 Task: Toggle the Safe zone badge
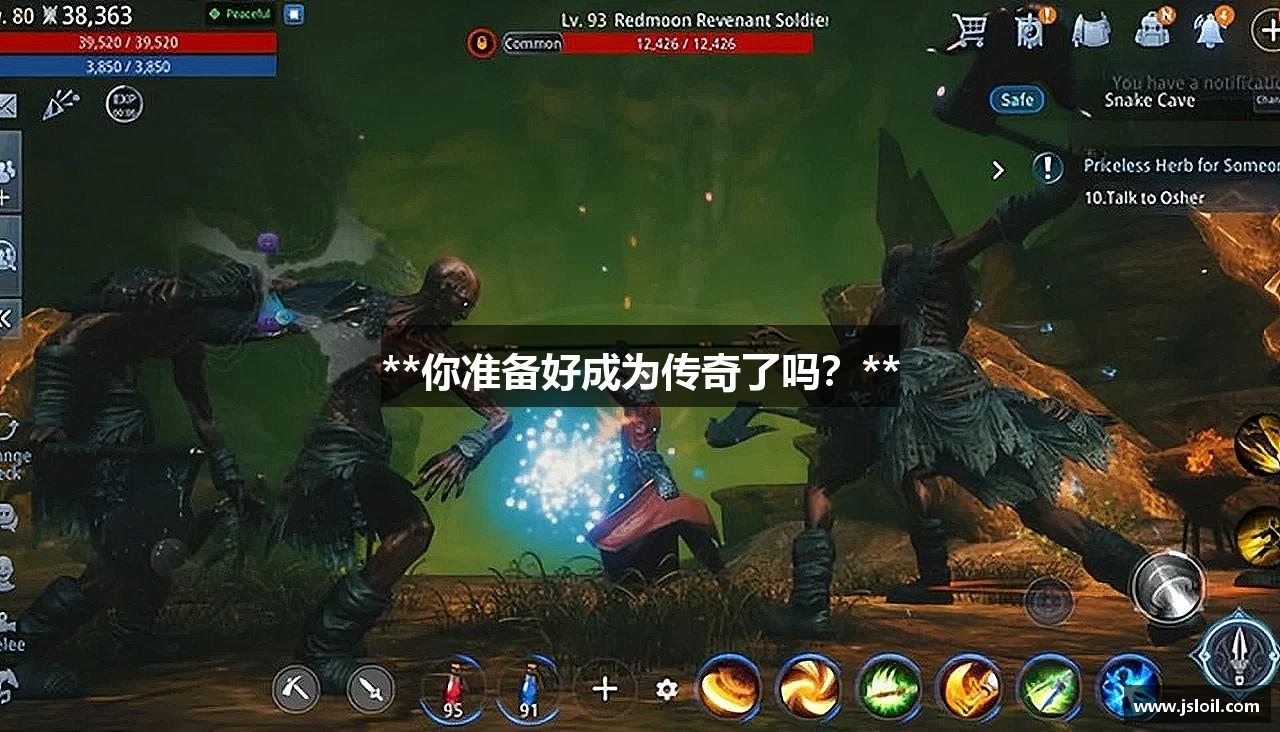[x=1015, y=99]
